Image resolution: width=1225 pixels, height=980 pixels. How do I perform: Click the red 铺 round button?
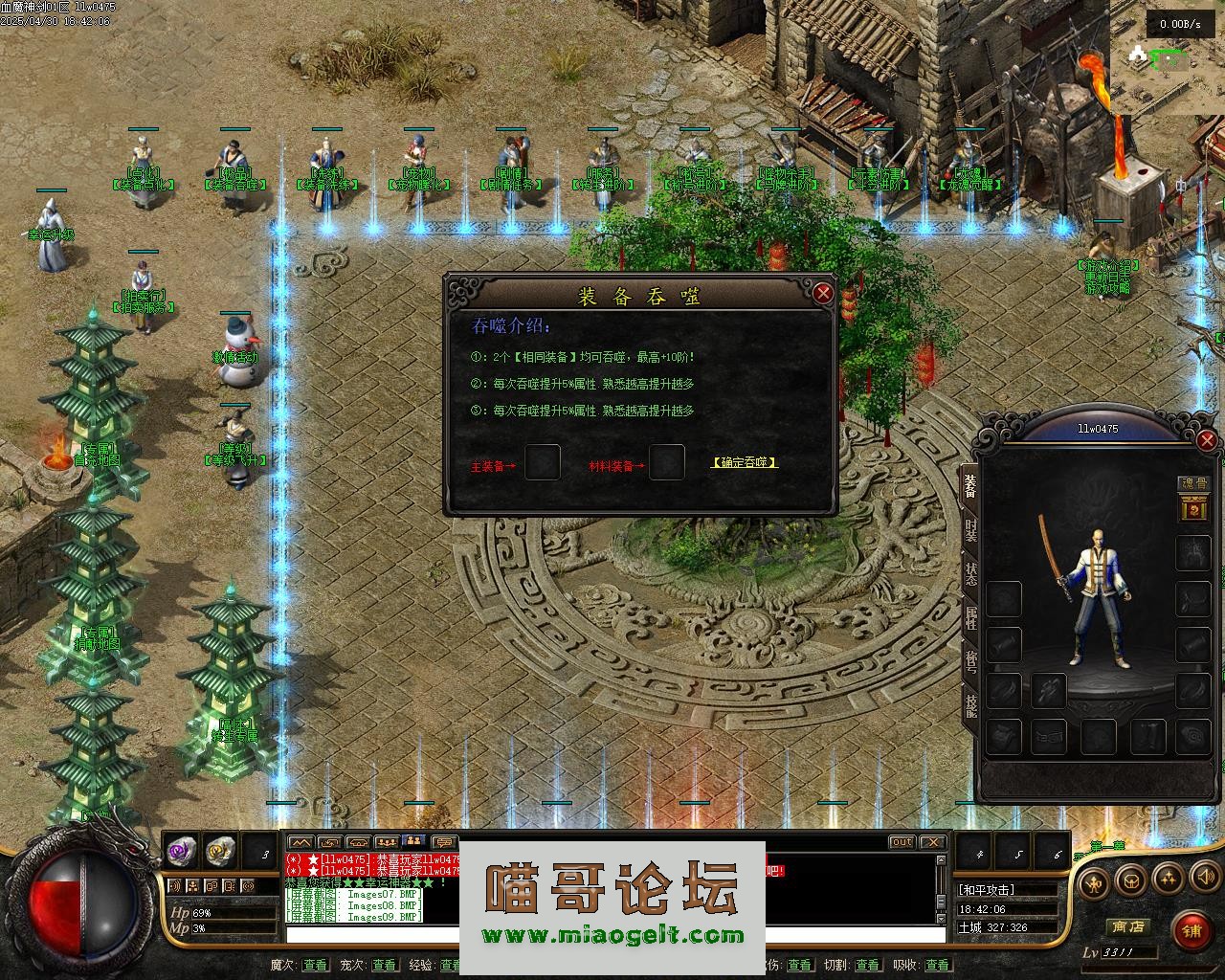1192,929
